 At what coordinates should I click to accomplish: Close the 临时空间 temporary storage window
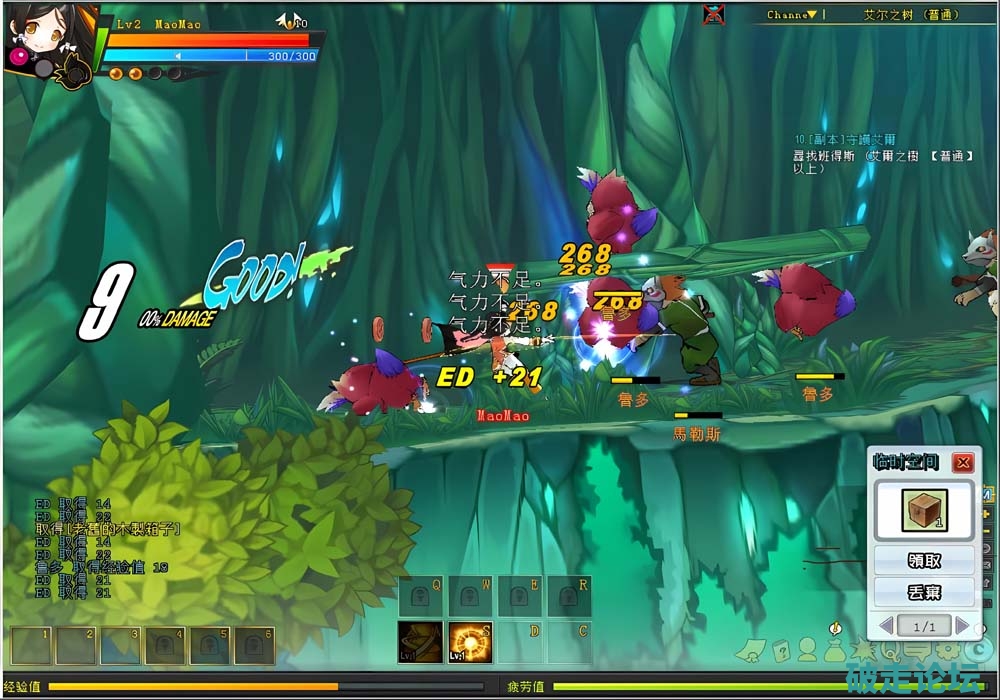(x=962, y=463)
